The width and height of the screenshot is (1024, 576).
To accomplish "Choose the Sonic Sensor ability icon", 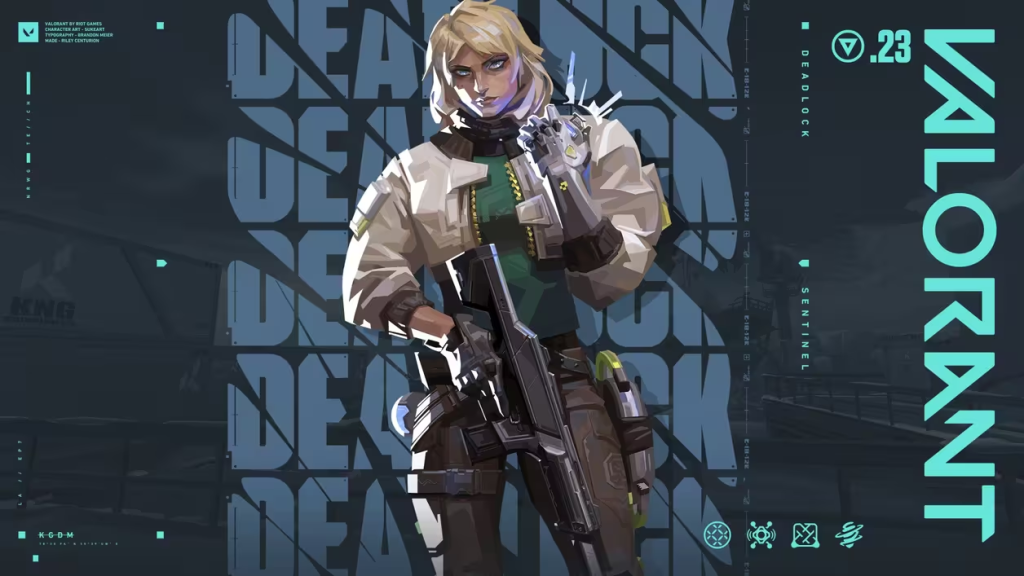I will pyautogui.click(x=761, y=535).
